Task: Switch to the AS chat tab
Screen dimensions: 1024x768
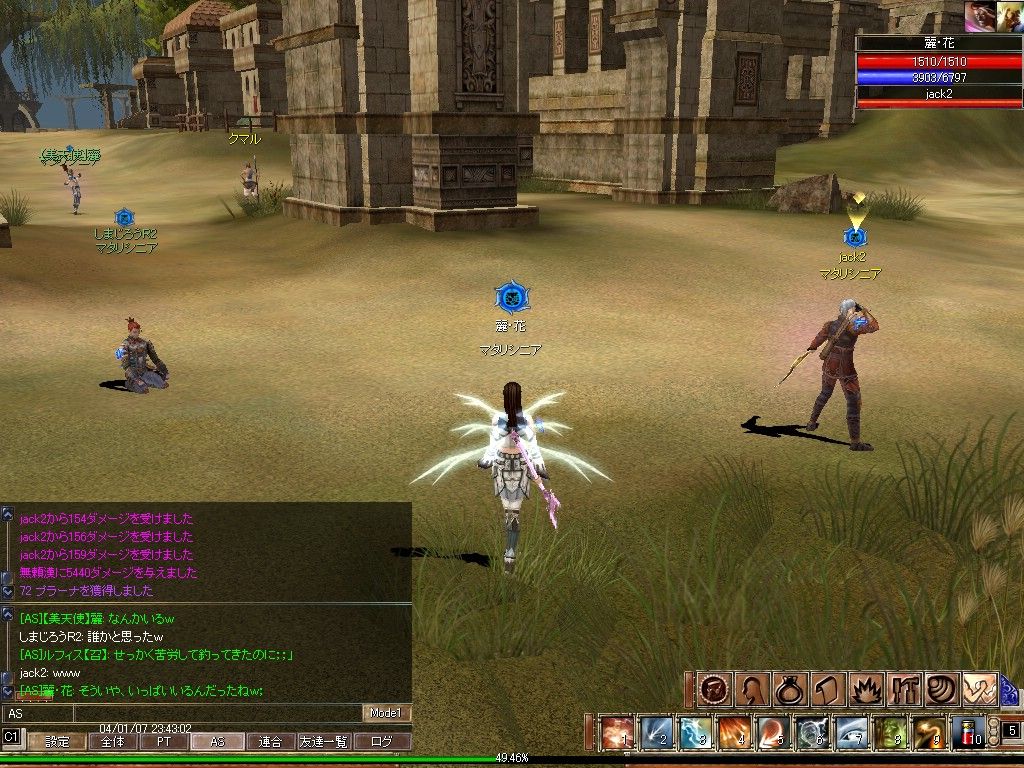Action: [217, 742]
